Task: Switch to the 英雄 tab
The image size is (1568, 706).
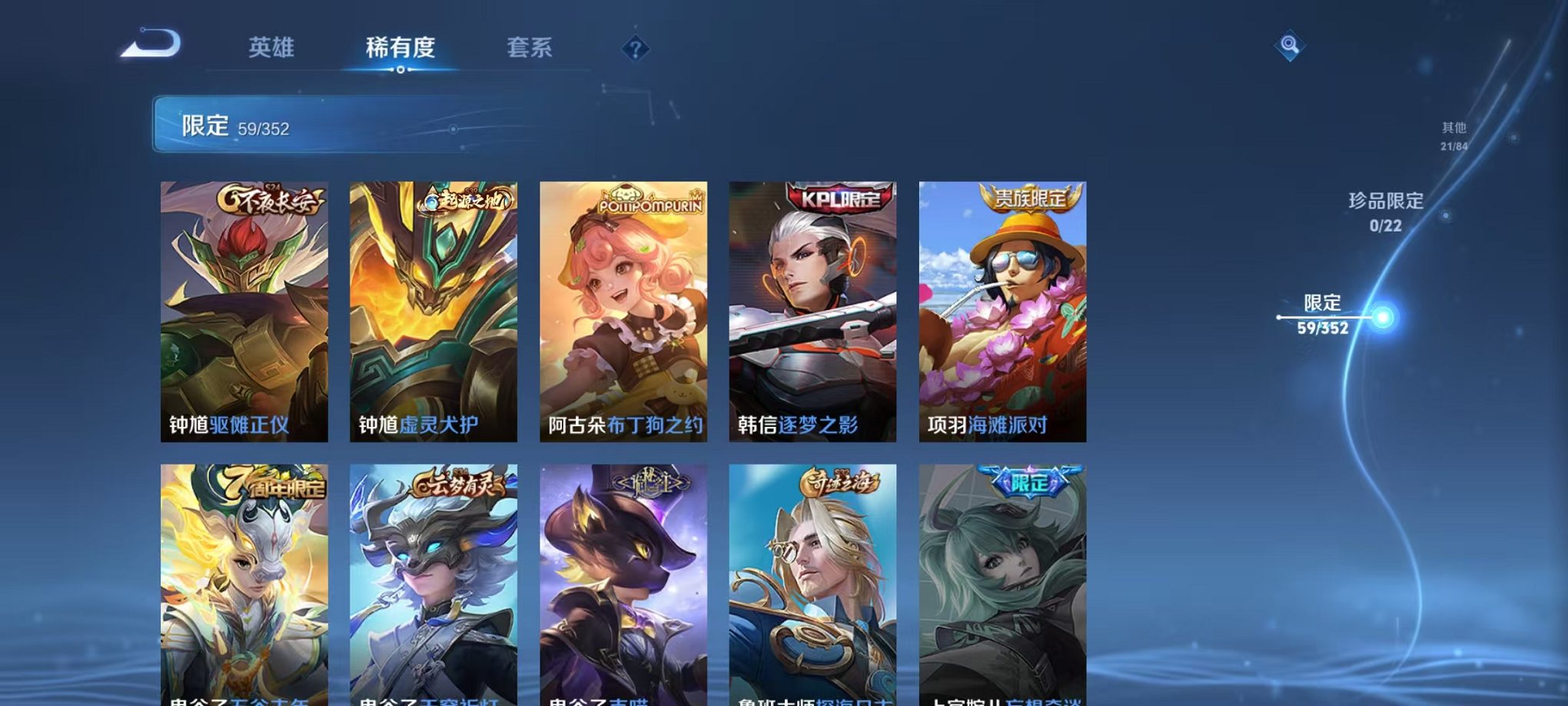Action: (274, 48)
